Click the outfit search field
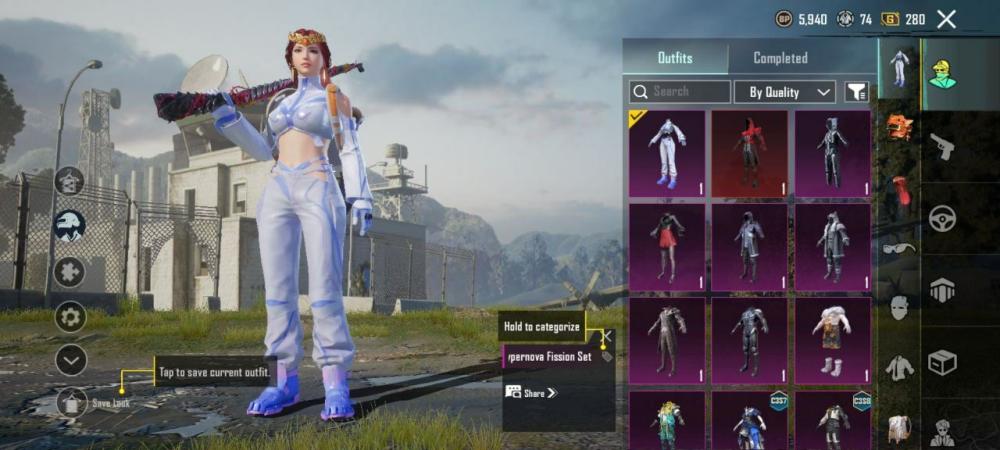The image size is (1000, 450). tap(680, 92)
